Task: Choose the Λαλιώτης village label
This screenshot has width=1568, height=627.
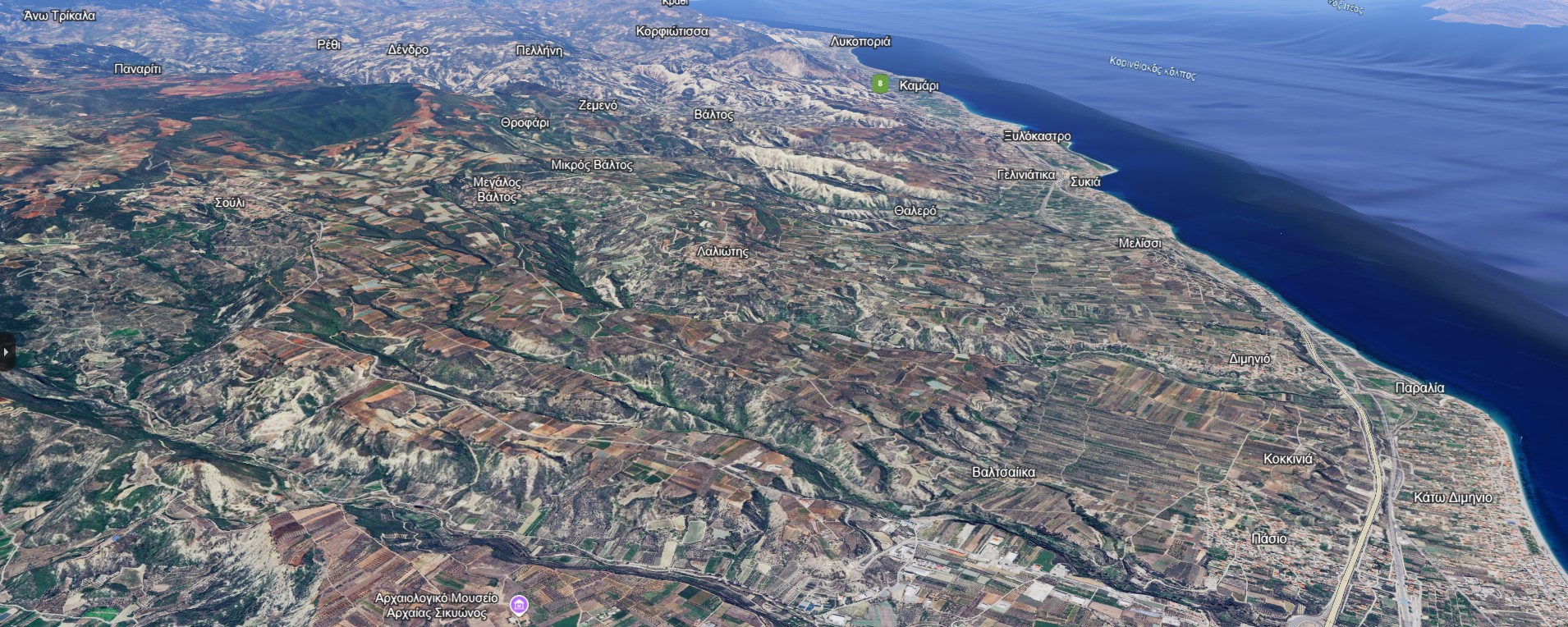Action: tap(722, 252)
